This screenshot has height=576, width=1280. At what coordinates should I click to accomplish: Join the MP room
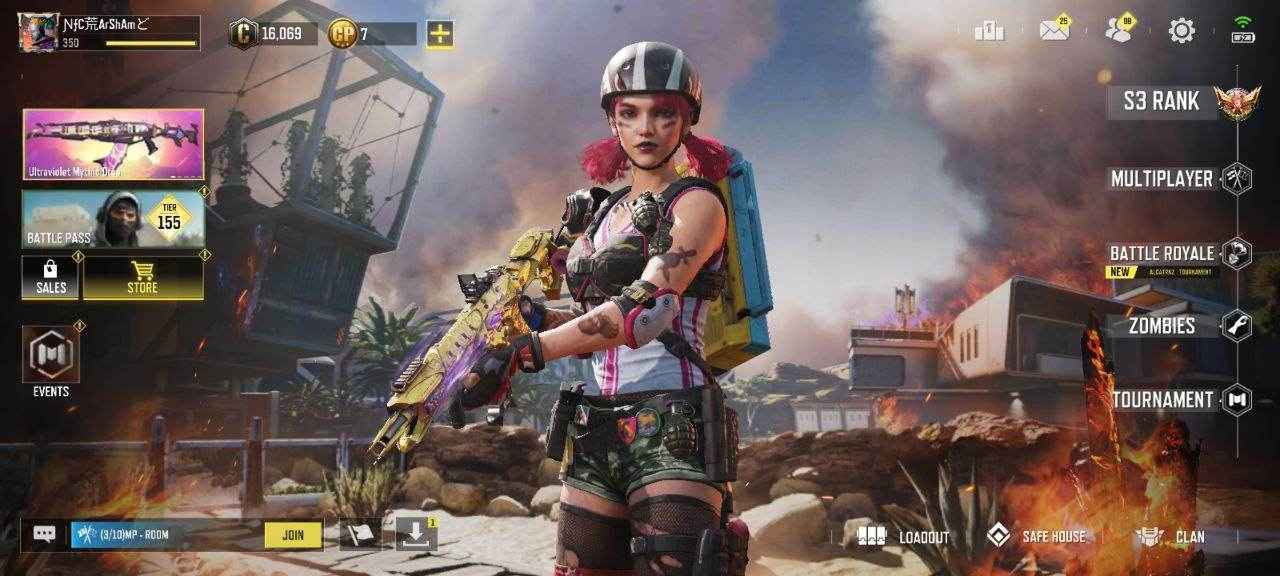(x=293, y=535)
